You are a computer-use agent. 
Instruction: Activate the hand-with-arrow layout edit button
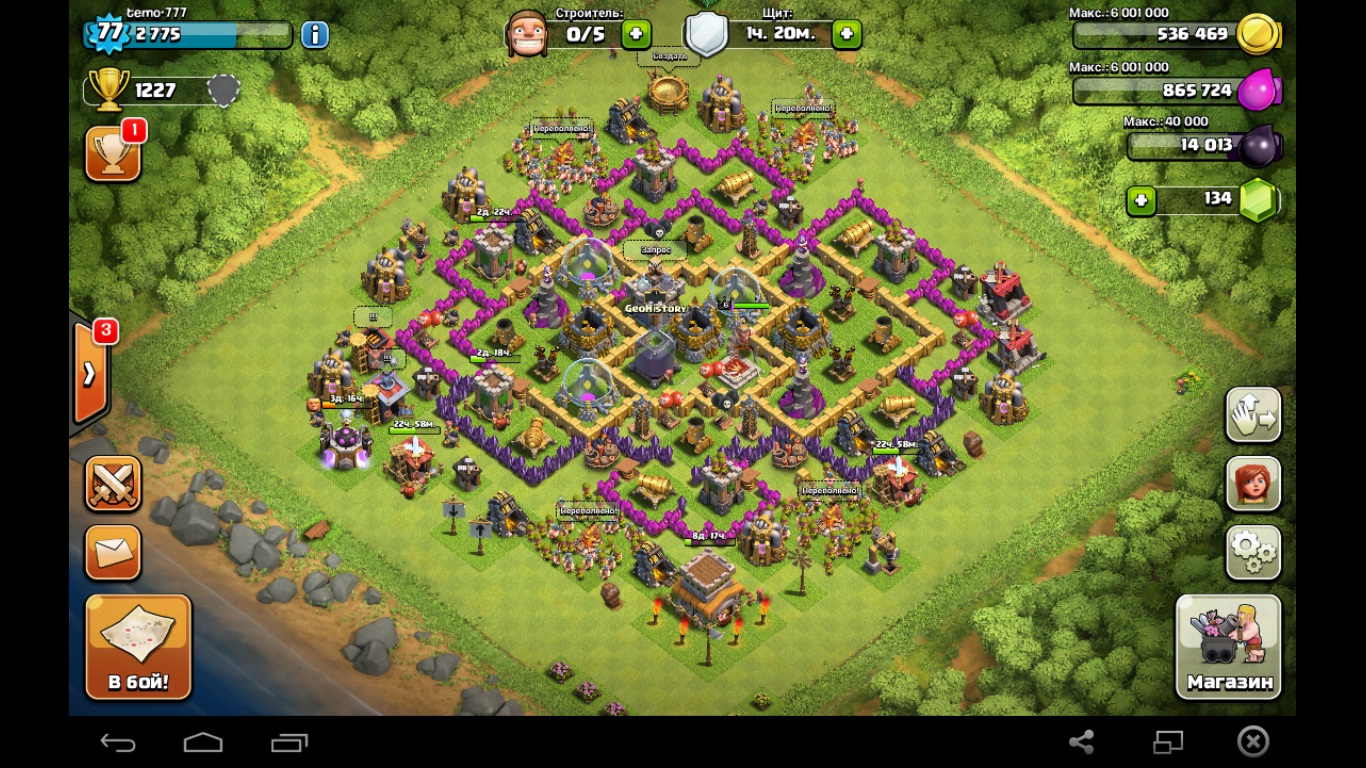pos(1253,414)
